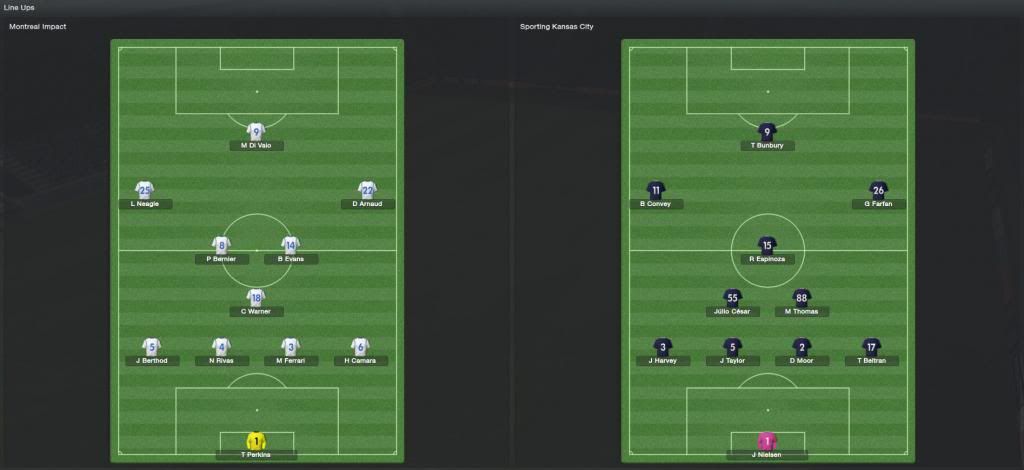Select goalkeeper J Nielsen

pyautogui.click(x=767, y=441)
